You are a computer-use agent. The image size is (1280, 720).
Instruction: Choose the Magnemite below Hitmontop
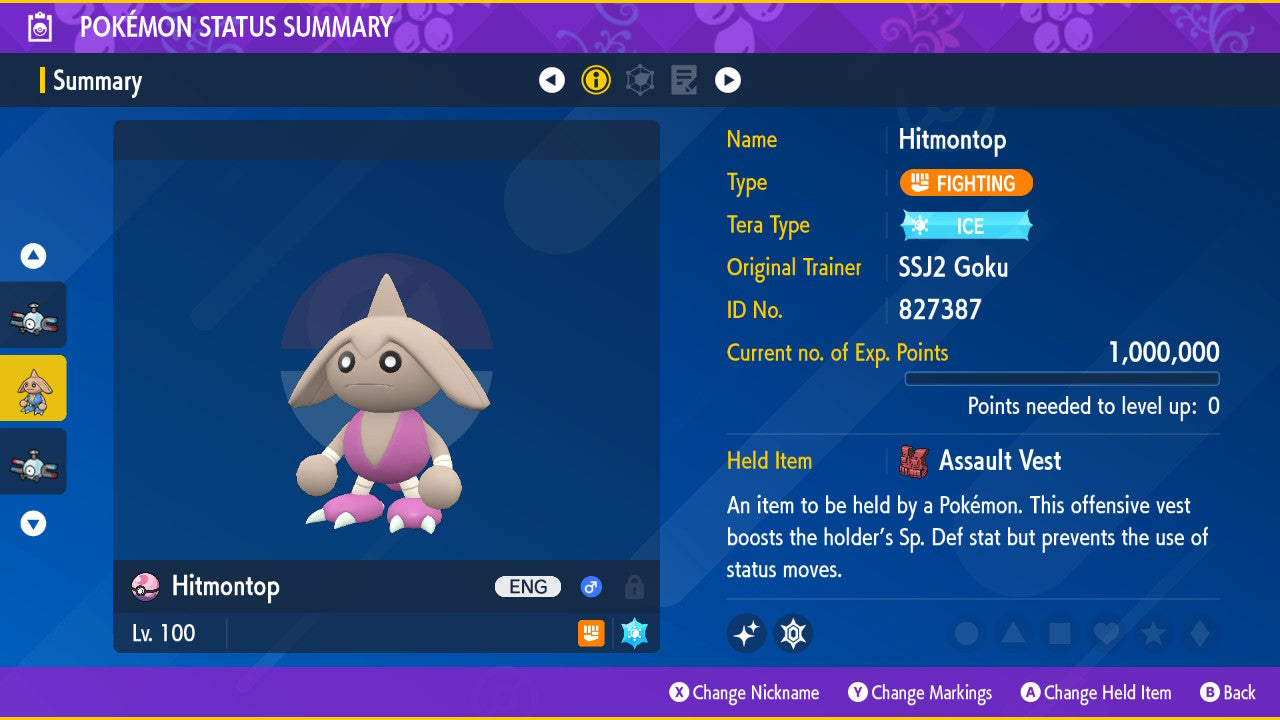click(x=33, y=461)
